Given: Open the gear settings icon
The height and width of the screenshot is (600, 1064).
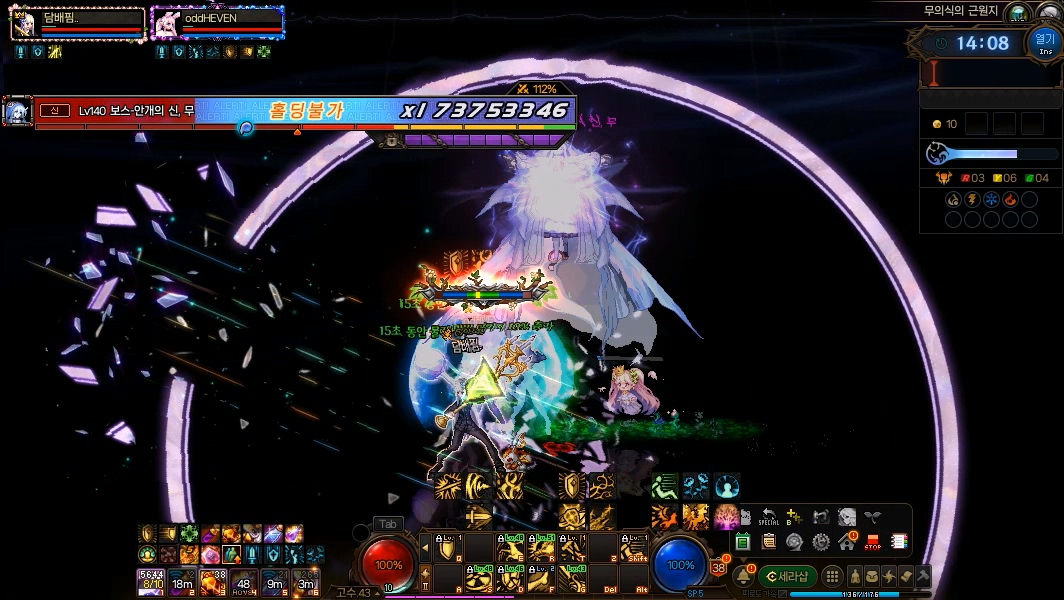Looking at the screenshot, I should coord(821,542).
